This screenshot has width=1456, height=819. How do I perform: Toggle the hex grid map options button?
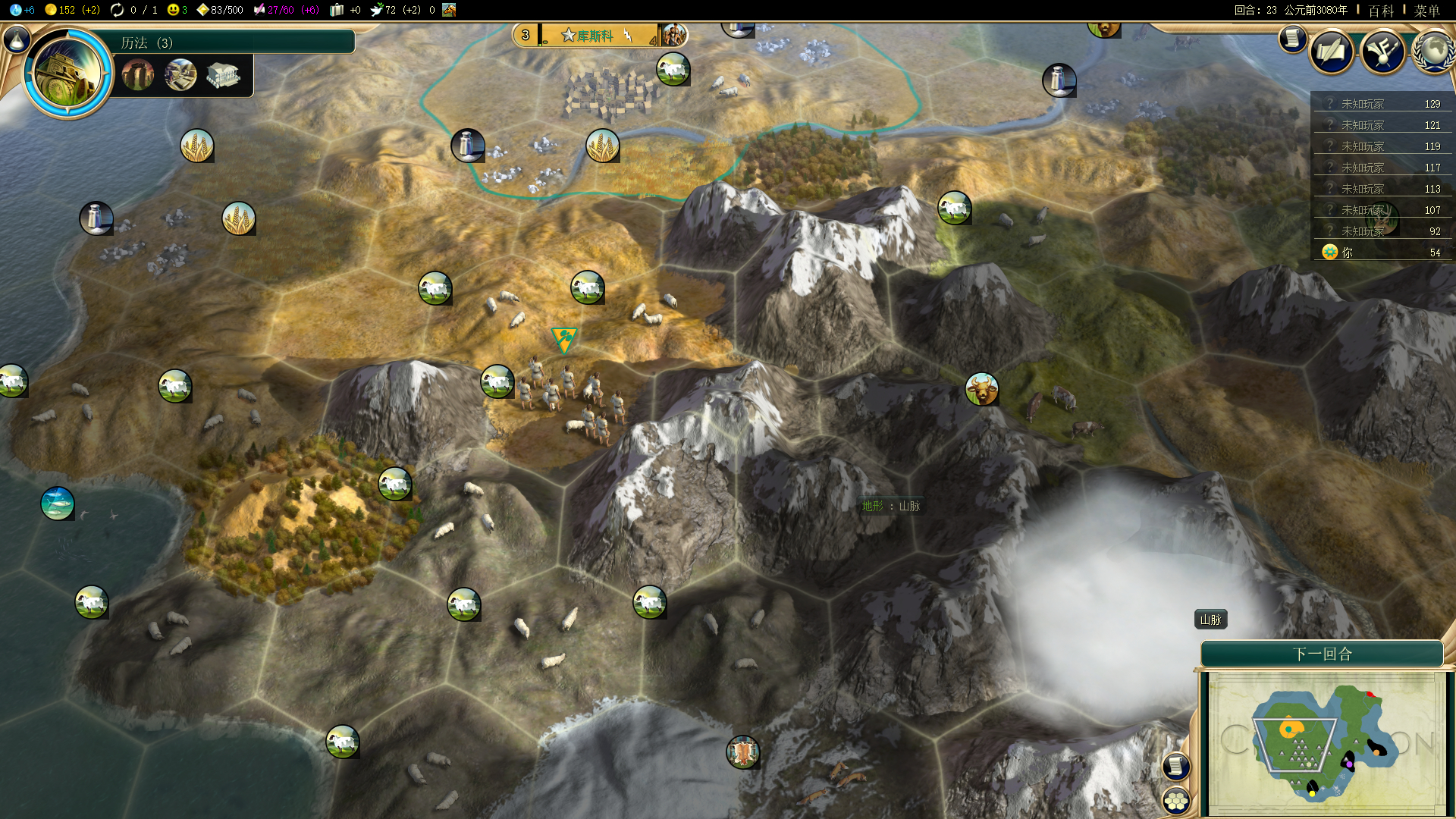1176,801
